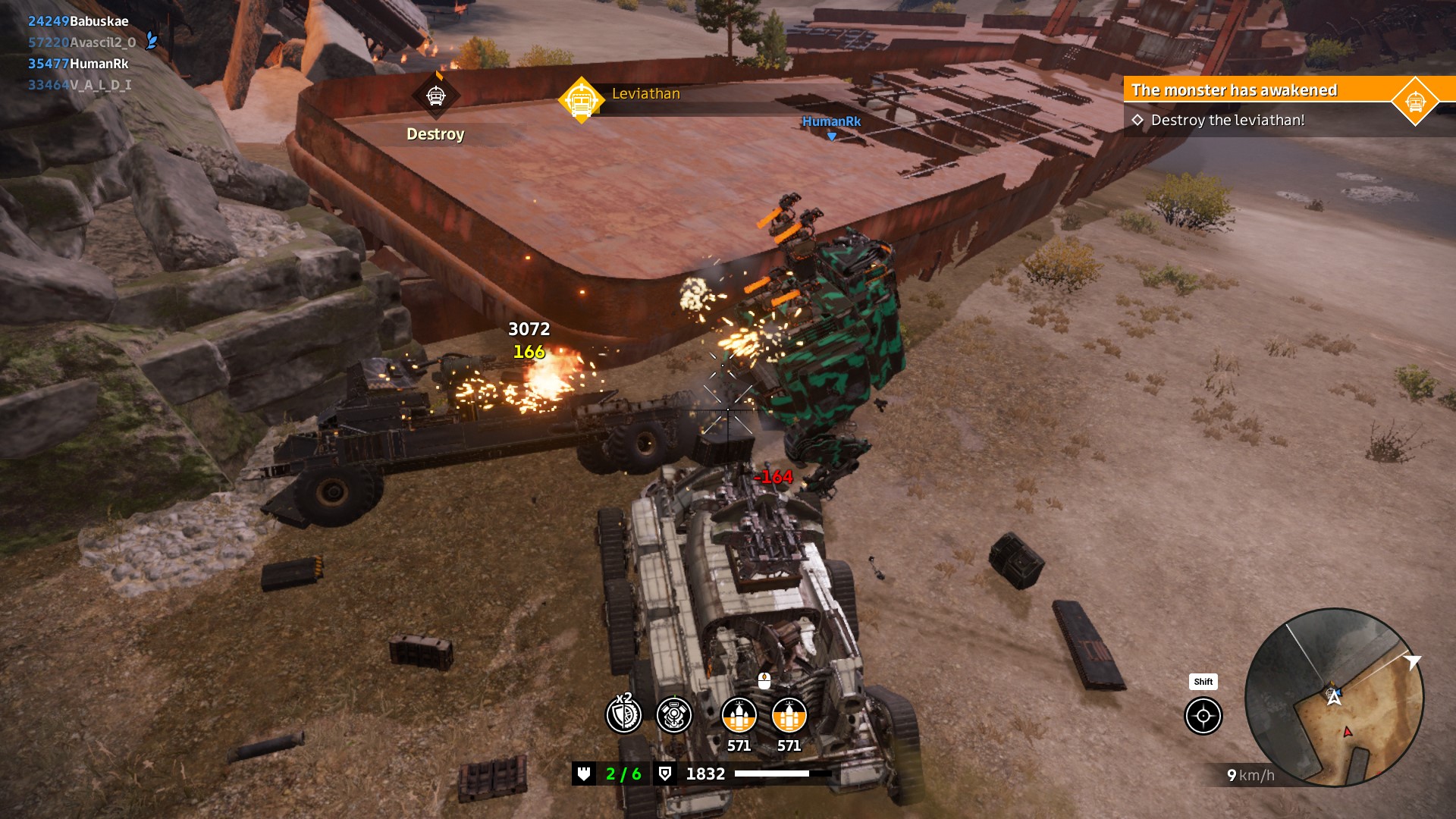Screen dimensions: 1456x819
Task: Choose Avascil2_0 from the team list
Action: (x=82, y=42)
